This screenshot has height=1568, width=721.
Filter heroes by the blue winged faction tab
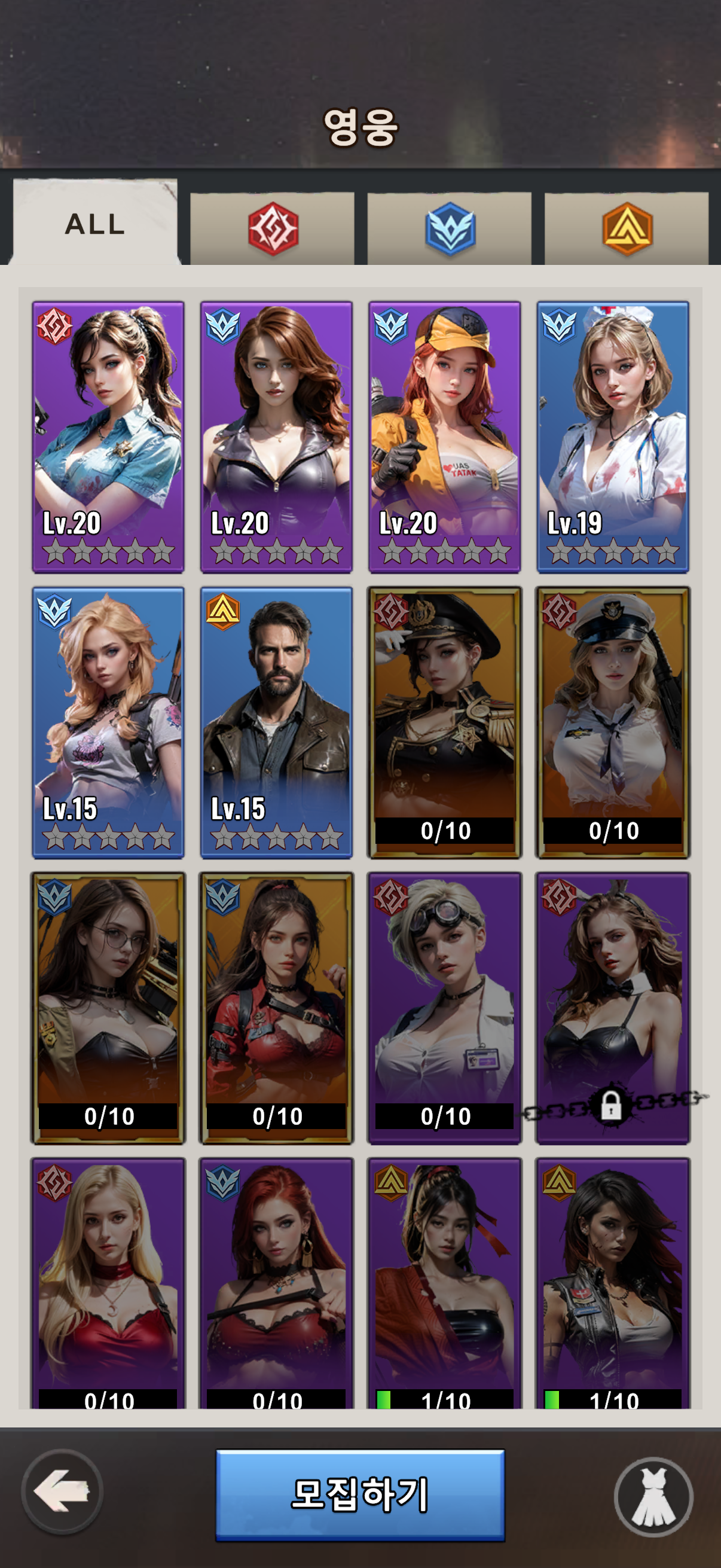pos(450,229)
